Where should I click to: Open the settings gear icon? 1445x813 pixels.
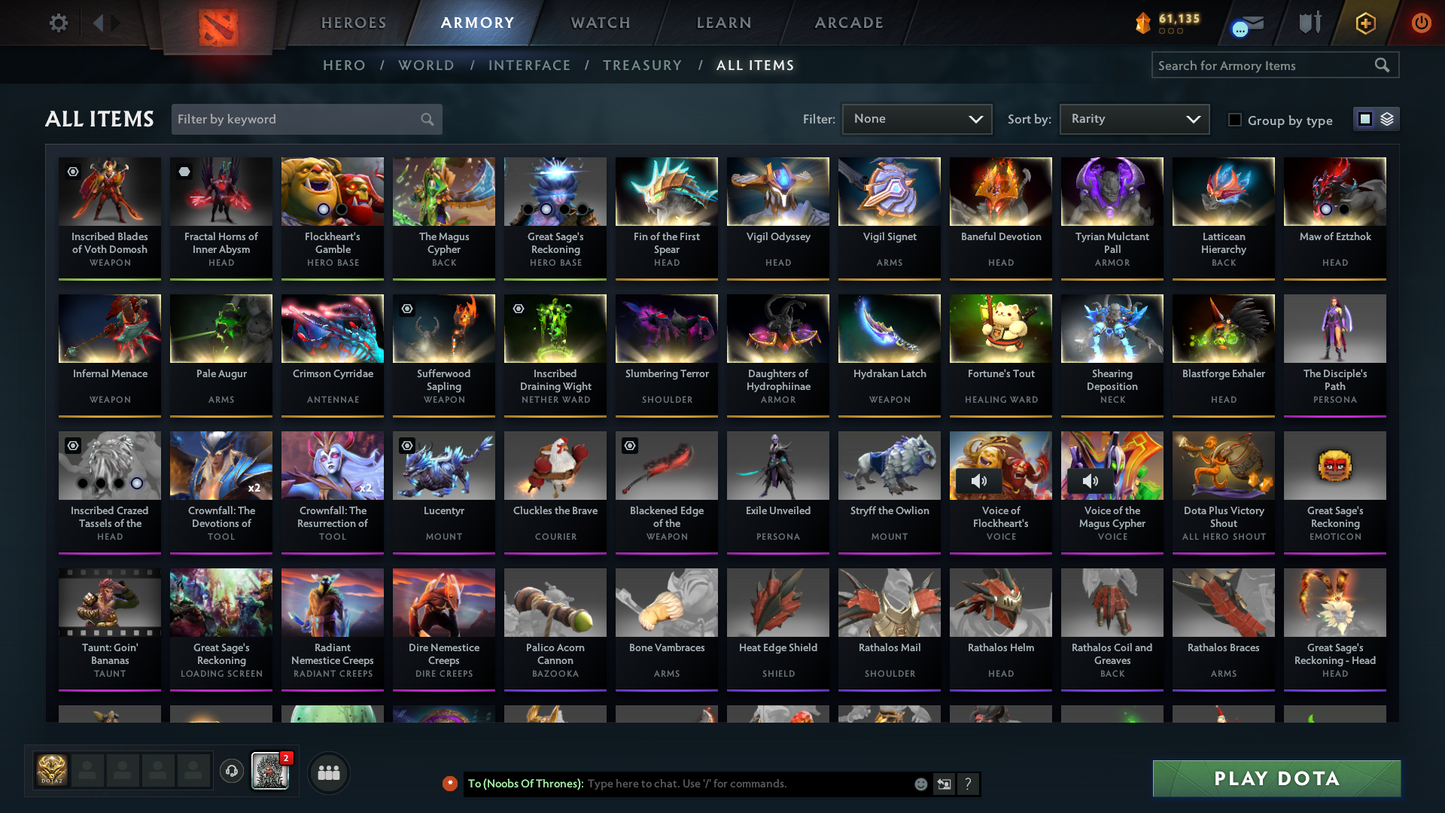57,22
